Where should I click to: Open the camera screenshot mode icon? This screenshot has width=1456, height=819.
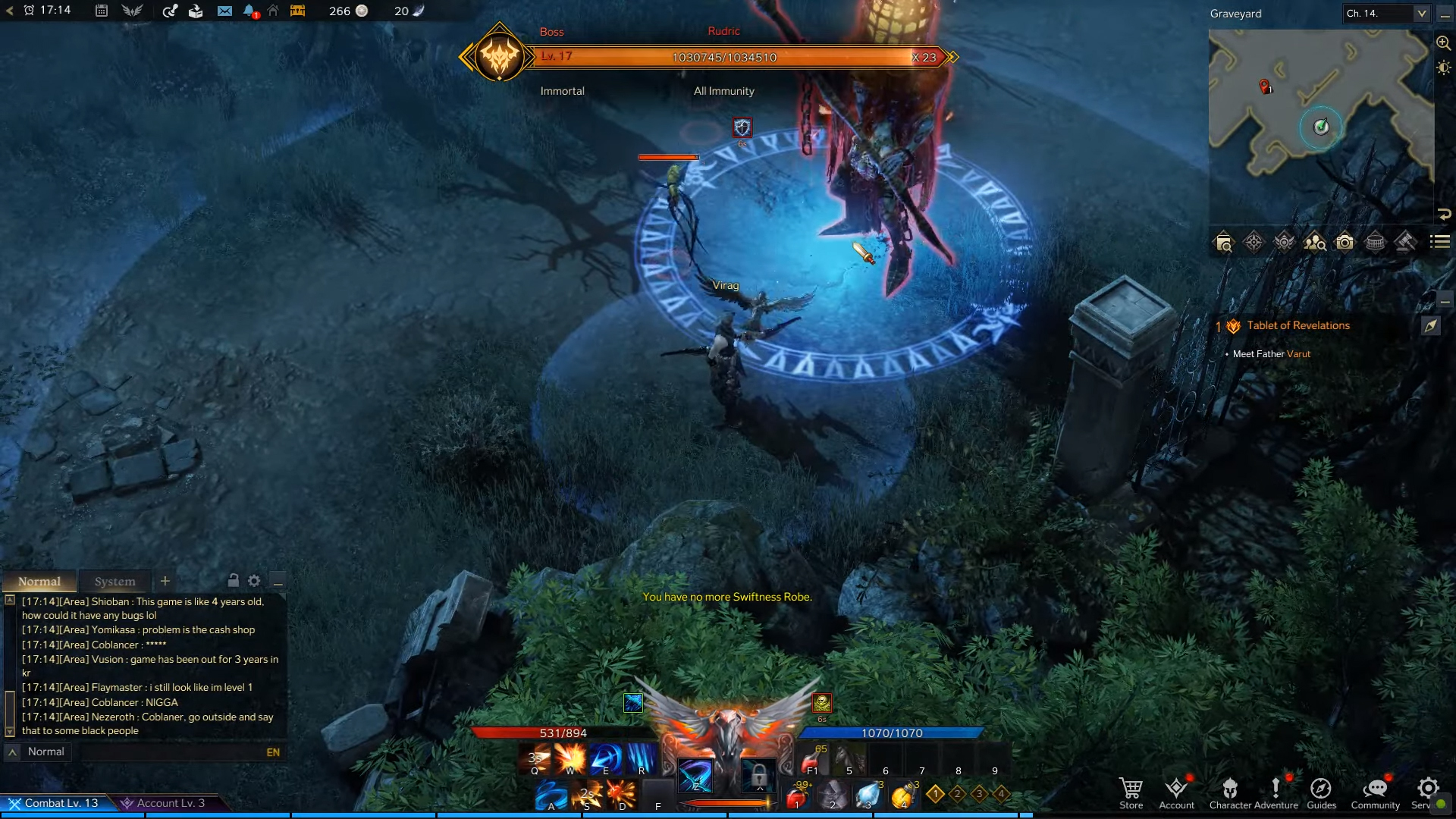1345,243
